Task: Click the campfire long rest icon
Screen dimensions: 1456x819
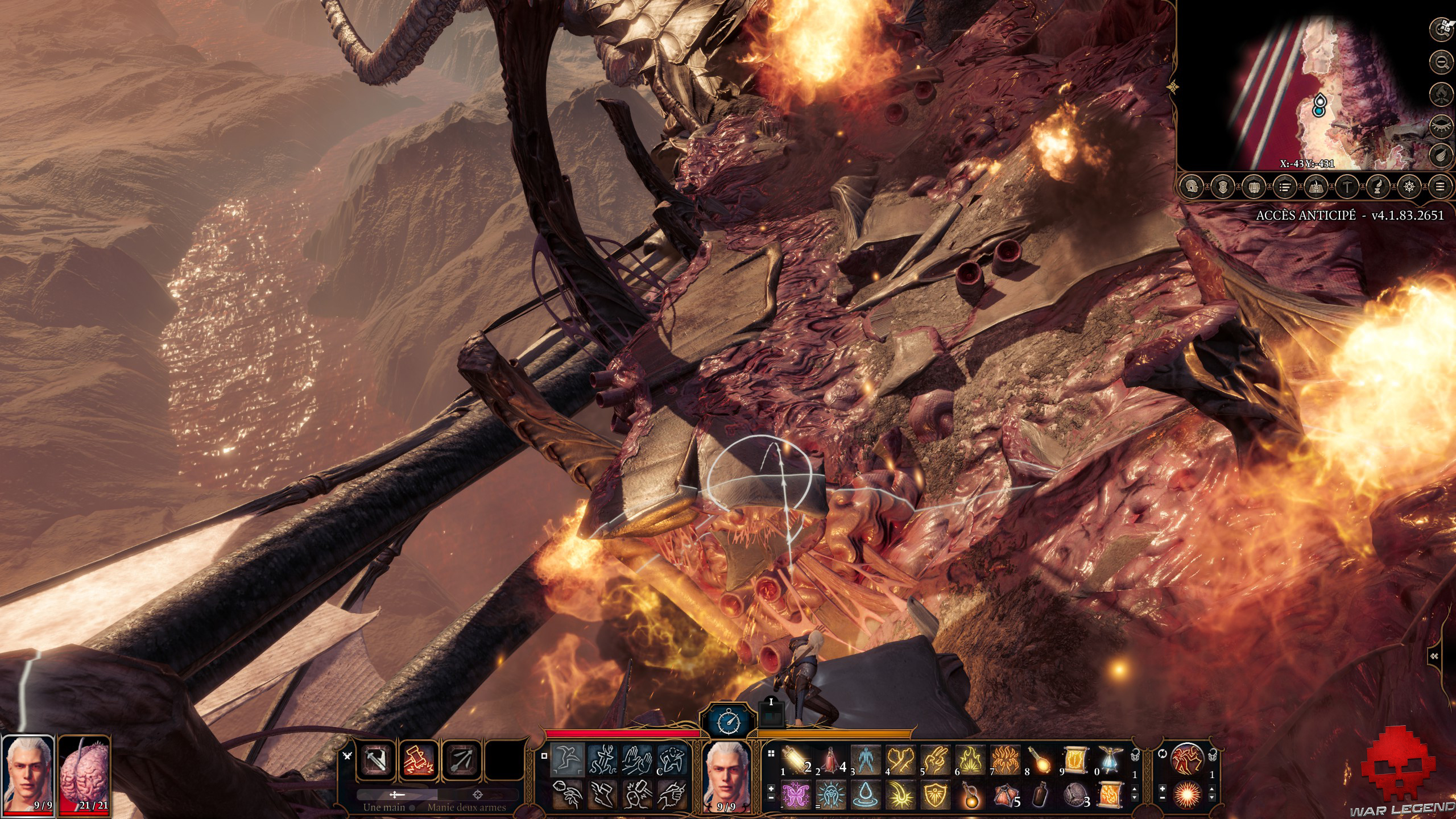Action: [1441, 93]
